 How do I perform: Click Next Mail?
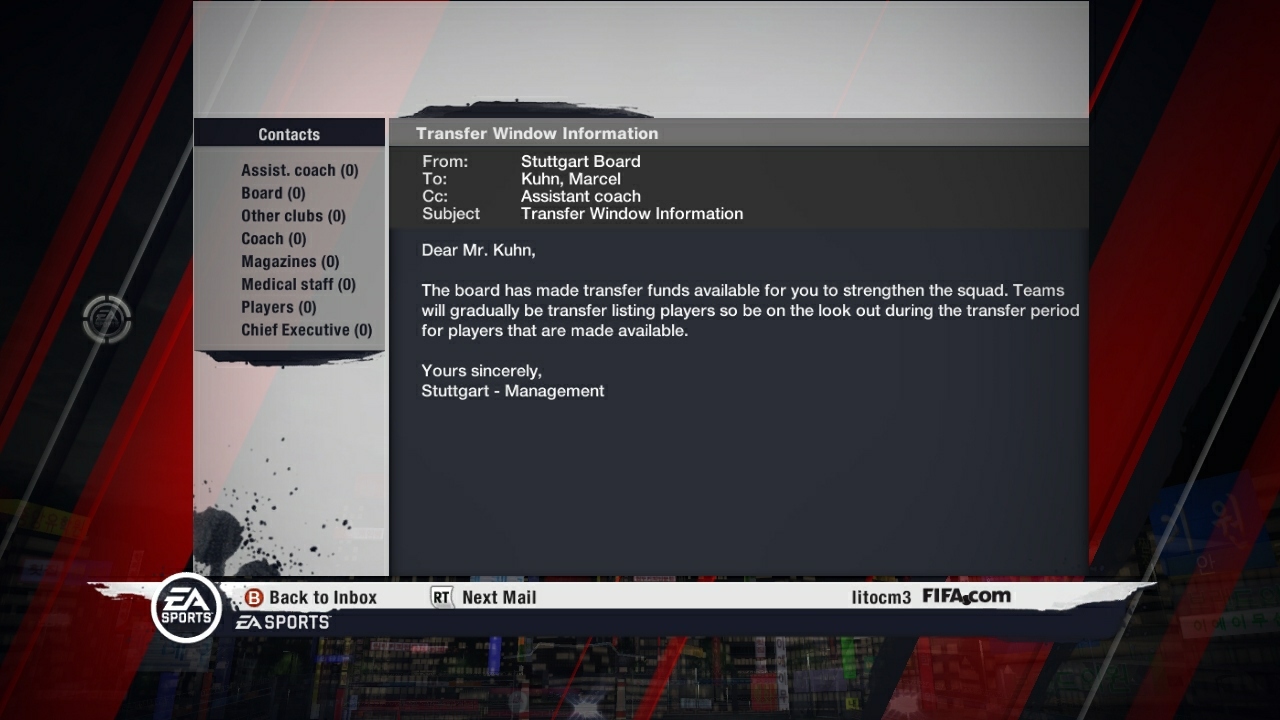[500, 597]
